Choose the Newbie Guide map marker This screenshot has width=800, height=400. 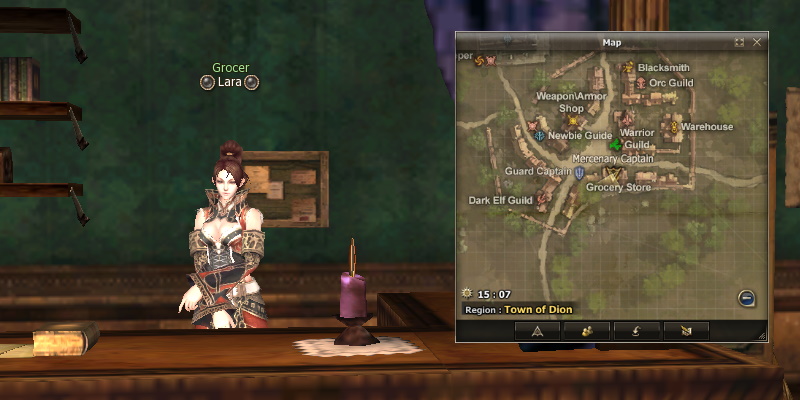tap(540, 135)
